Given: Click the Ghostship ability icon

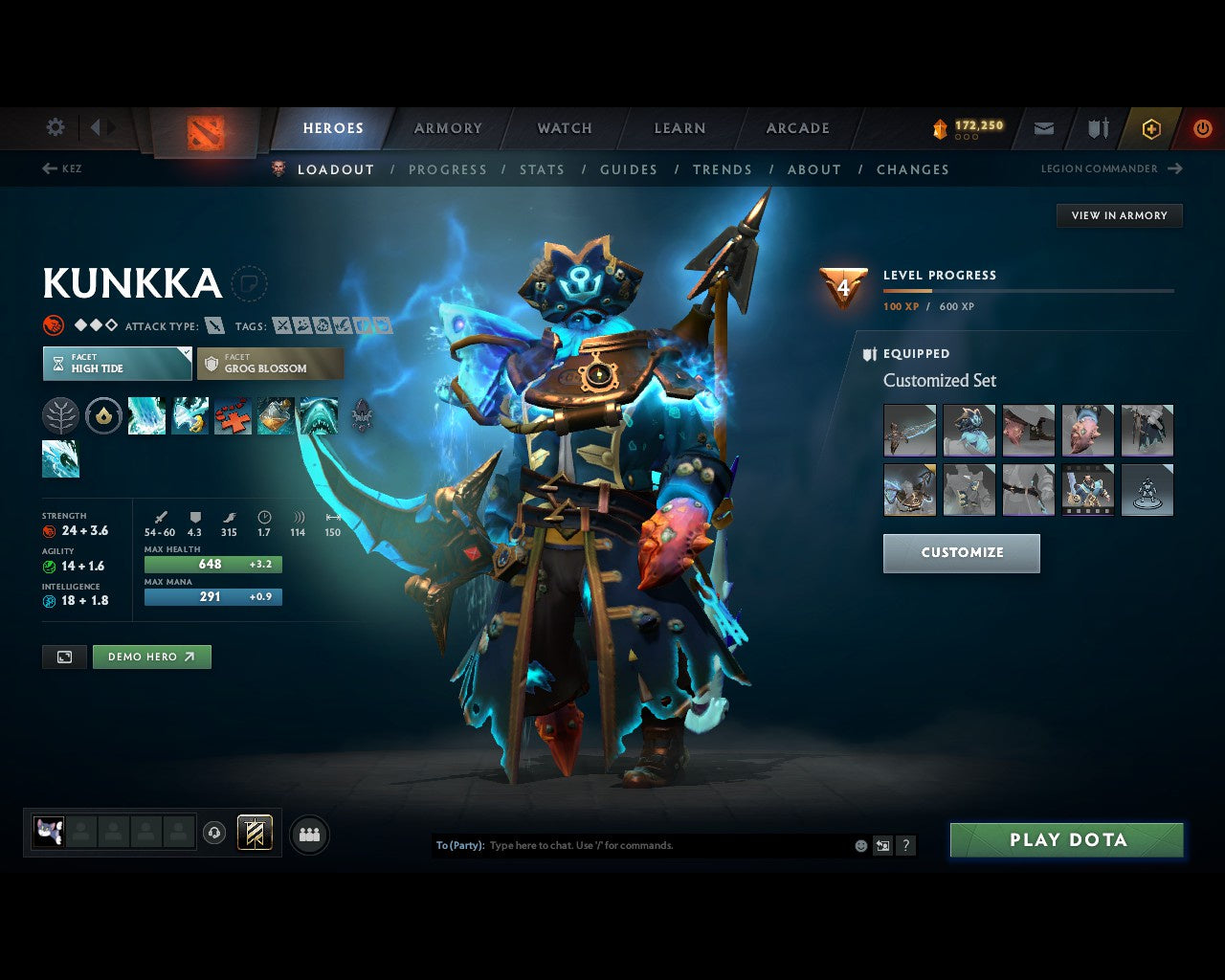Looking at the screenshot, I should [x=319, y=415].
